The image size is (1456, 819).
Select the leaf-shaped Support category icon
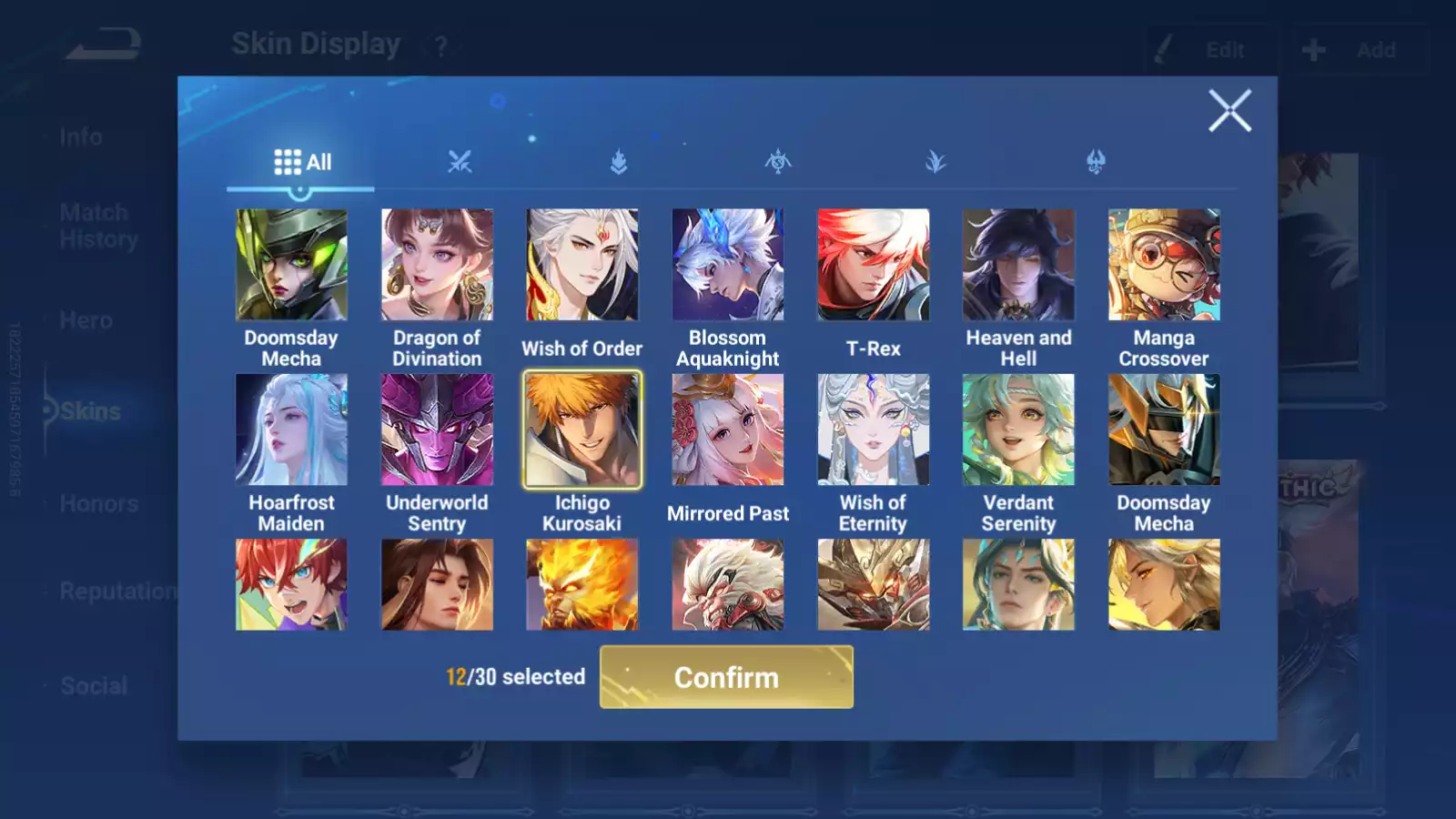(937, 162)
